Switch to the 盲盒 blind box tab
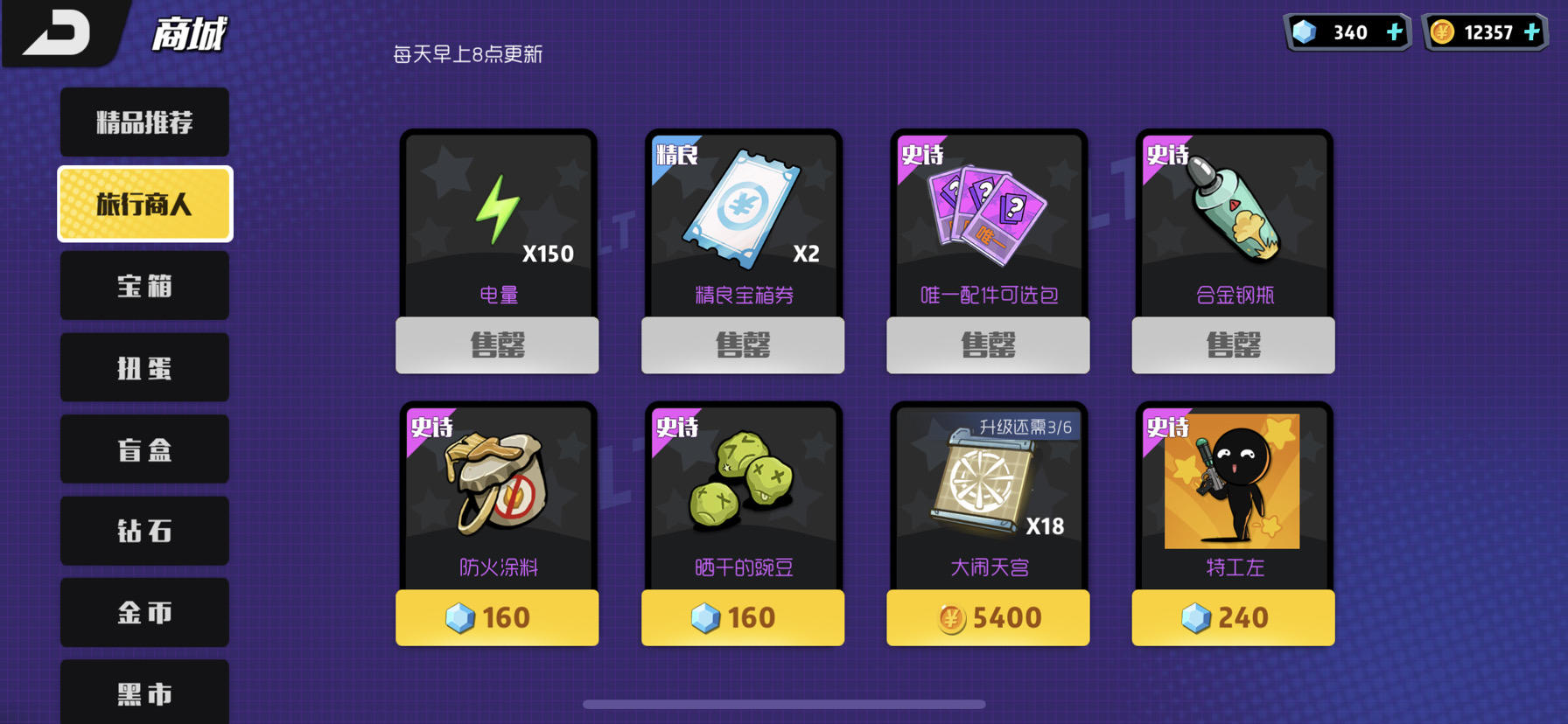Viewport: 1568px width, 724px height. point(143,449)
